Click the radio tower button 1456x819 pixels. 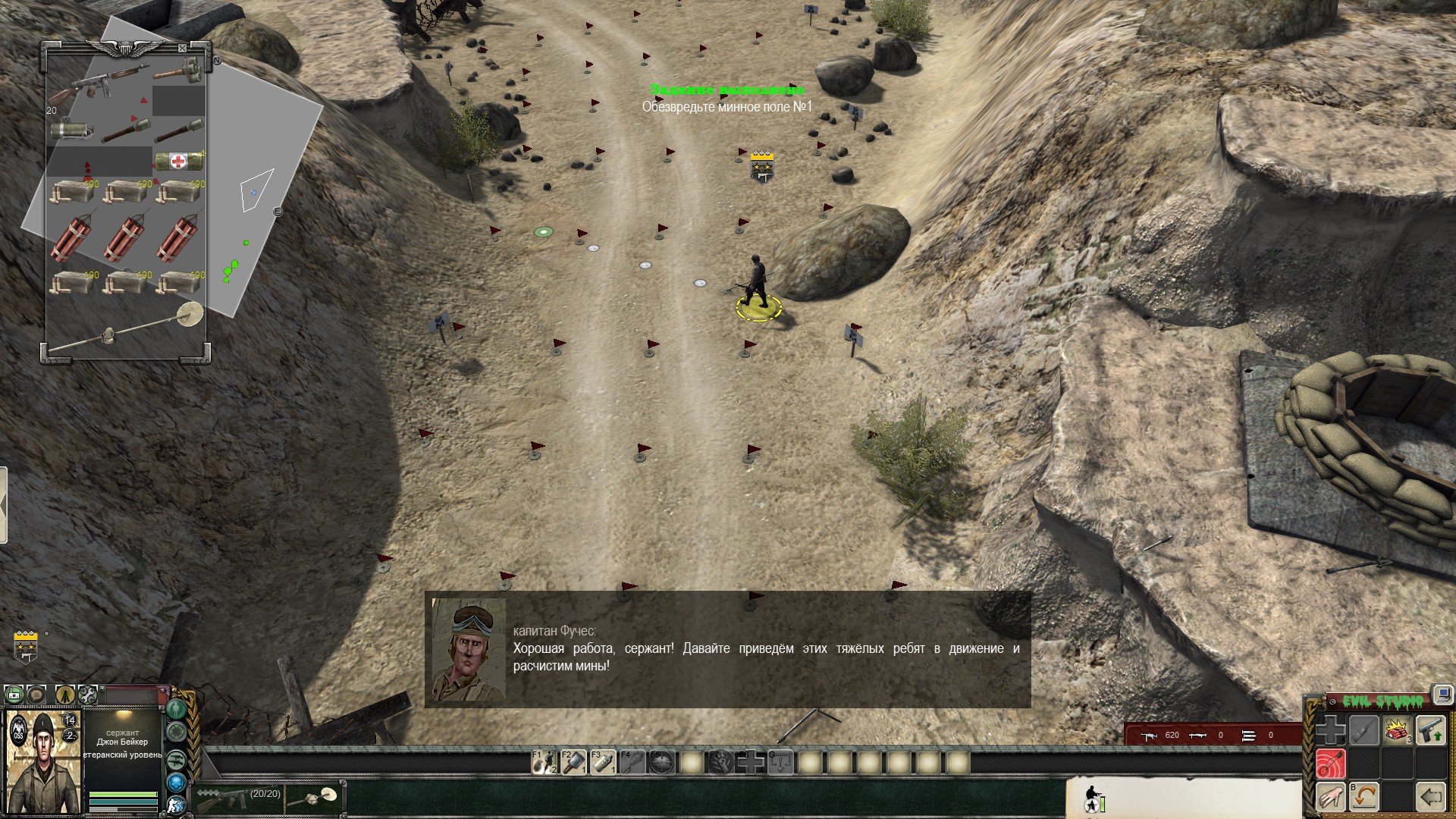[64, 694]
